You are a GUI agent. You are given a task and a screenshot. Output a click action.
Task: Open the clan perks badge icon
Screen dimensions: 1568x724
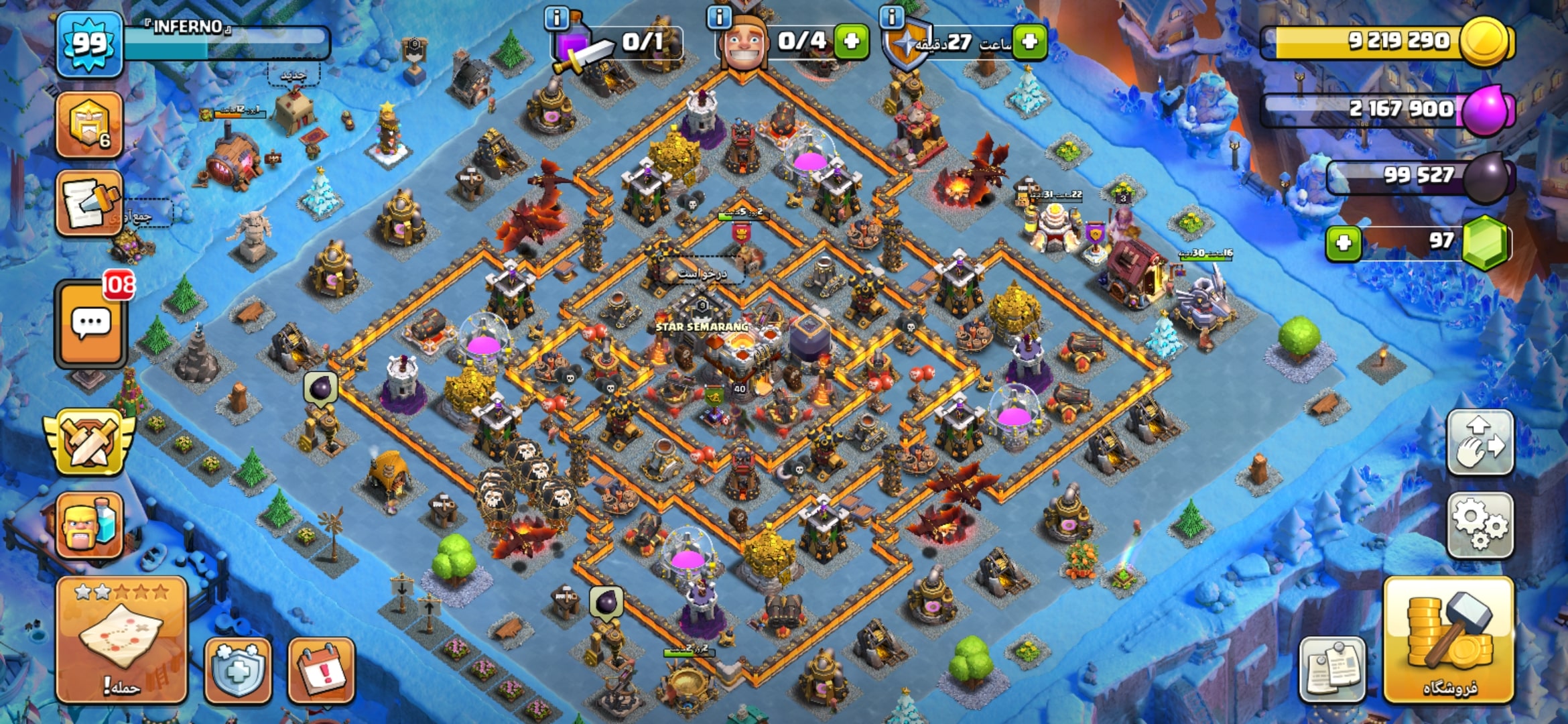click(90, 125)
